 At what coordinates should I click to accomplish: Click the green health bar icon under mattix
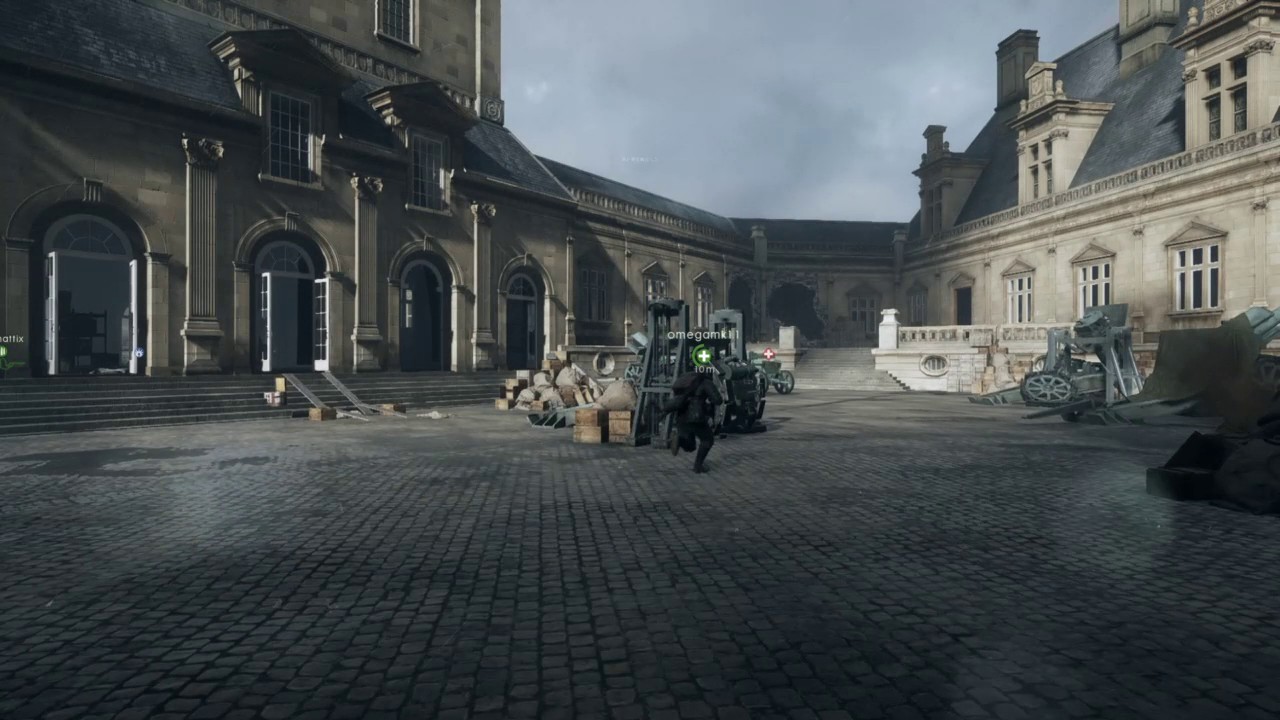[5, 350]
